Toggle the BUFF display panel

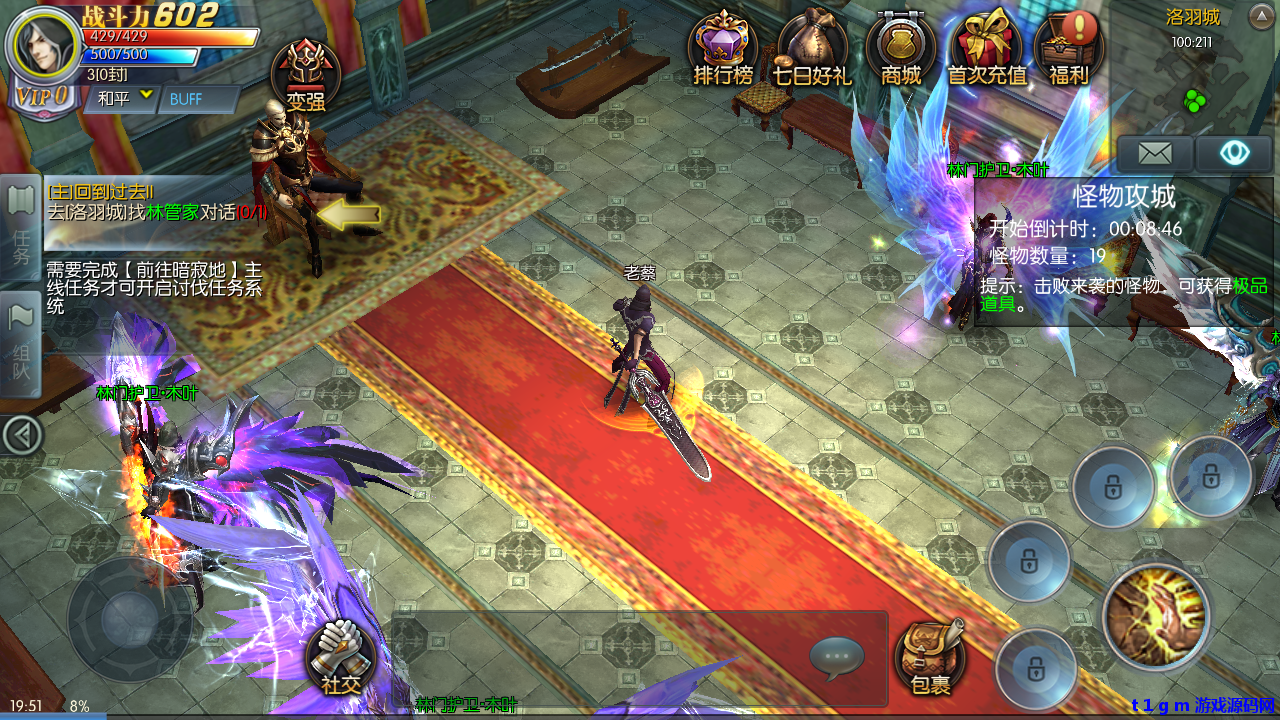coord(196,100)
